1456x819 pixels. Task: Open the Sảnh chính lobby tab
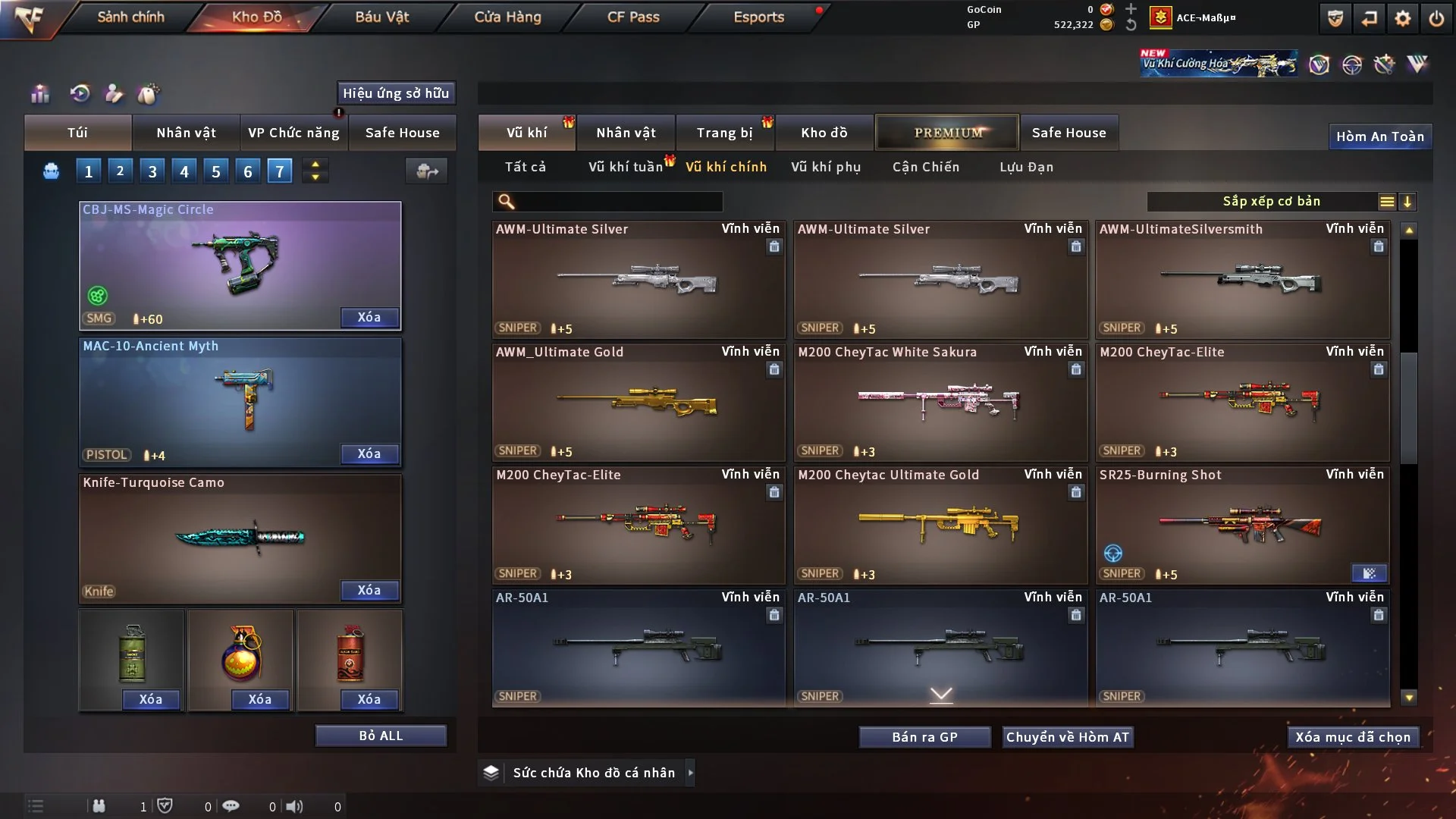[x=130, y=17]
